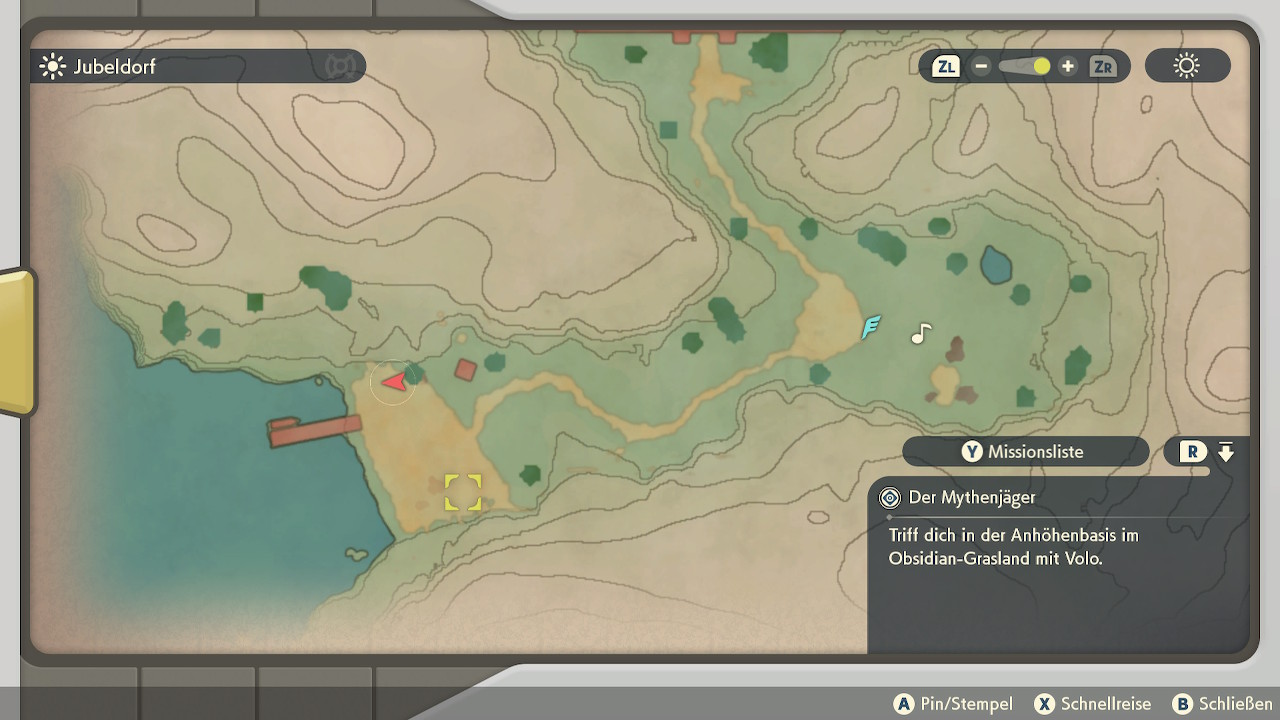Expand the mission panel down-arrow icon
The image size is (1280, 720).
tap(1226, 452)
